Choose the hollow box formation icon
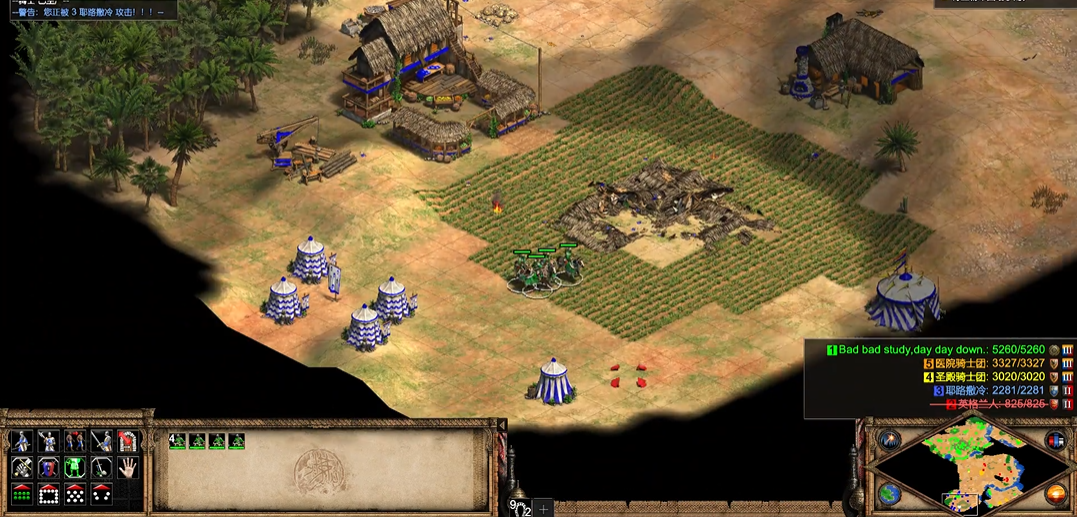The width and height of the screenshot is (1077, 517). coord(47,494)
